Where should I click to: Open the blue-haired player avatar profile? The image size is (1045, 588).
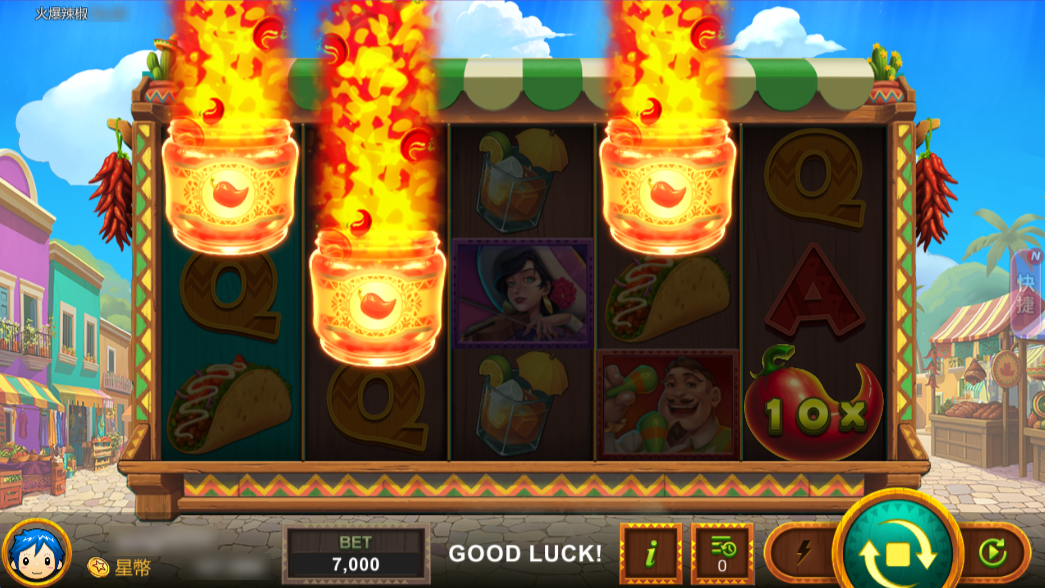coord(35,553)
